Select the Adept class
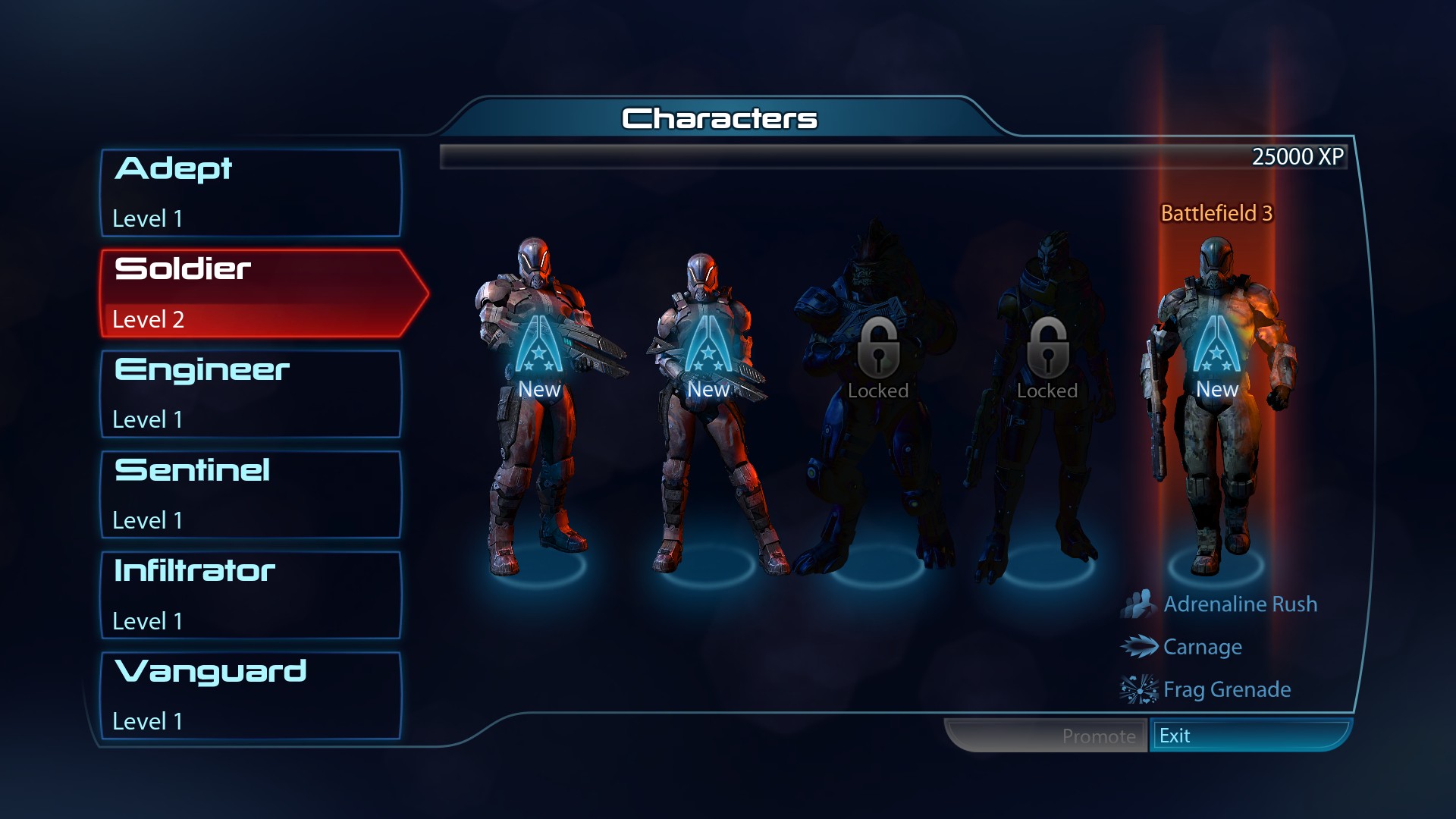 pos(250,193)
